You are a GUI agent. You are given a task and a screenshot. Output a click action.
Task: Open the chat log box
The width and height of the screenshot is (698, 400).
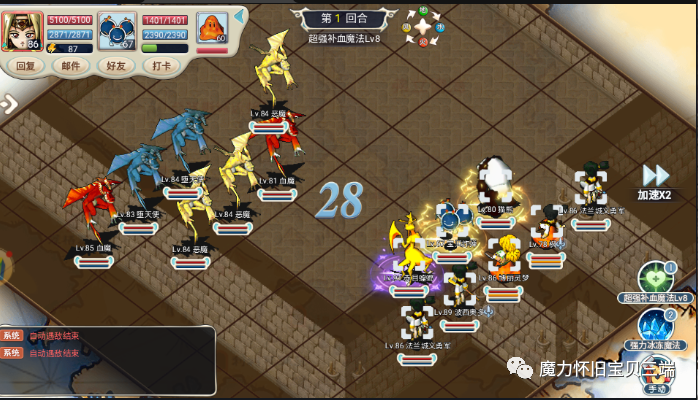tap(108, 359)
